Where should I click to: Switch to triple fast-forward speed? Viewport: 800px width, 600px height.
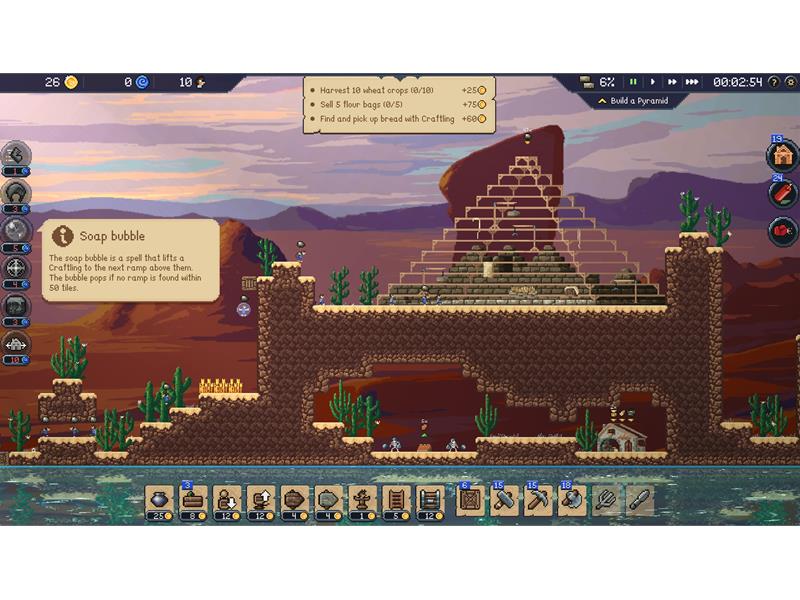692,82
